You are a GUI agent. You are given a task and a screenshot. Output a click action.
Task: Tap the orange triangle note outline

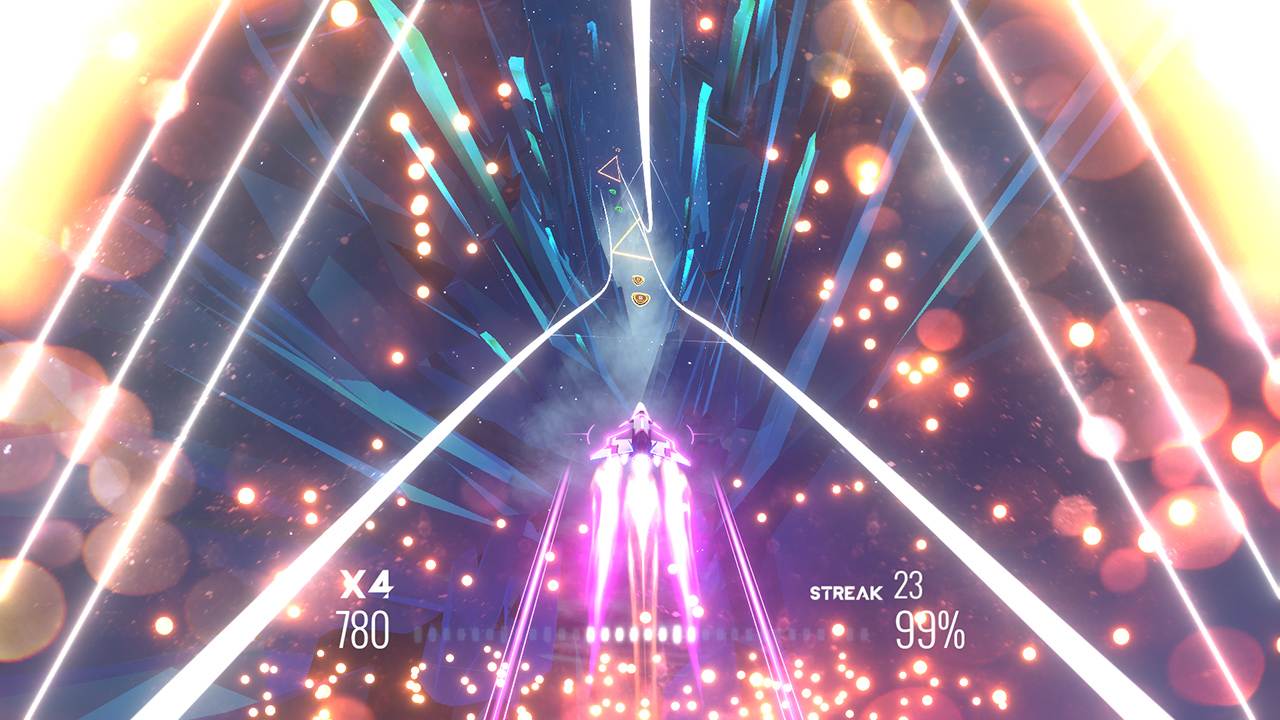coord(610,170)
